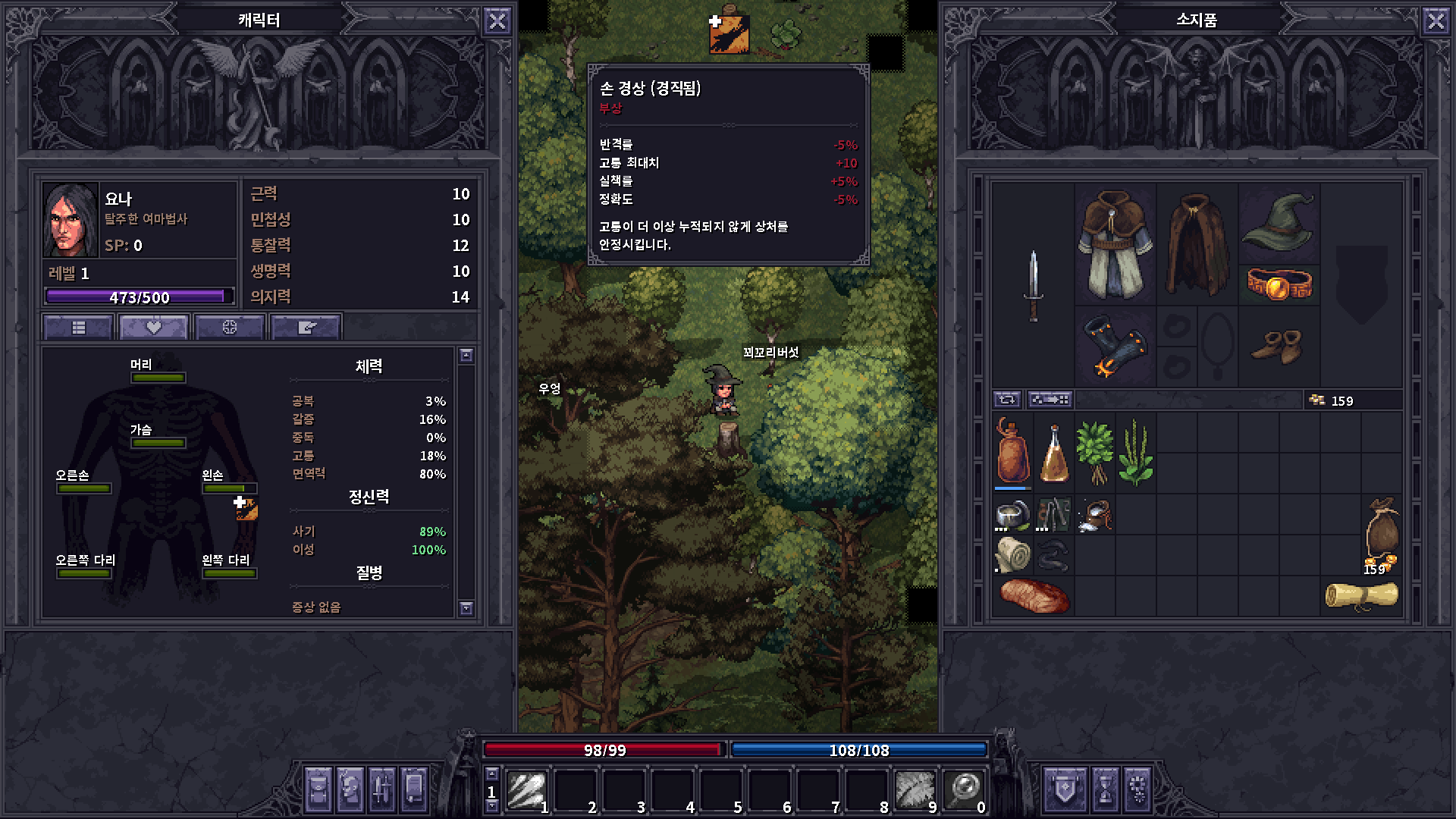Open the pointing-hand tab

[306, 328]
